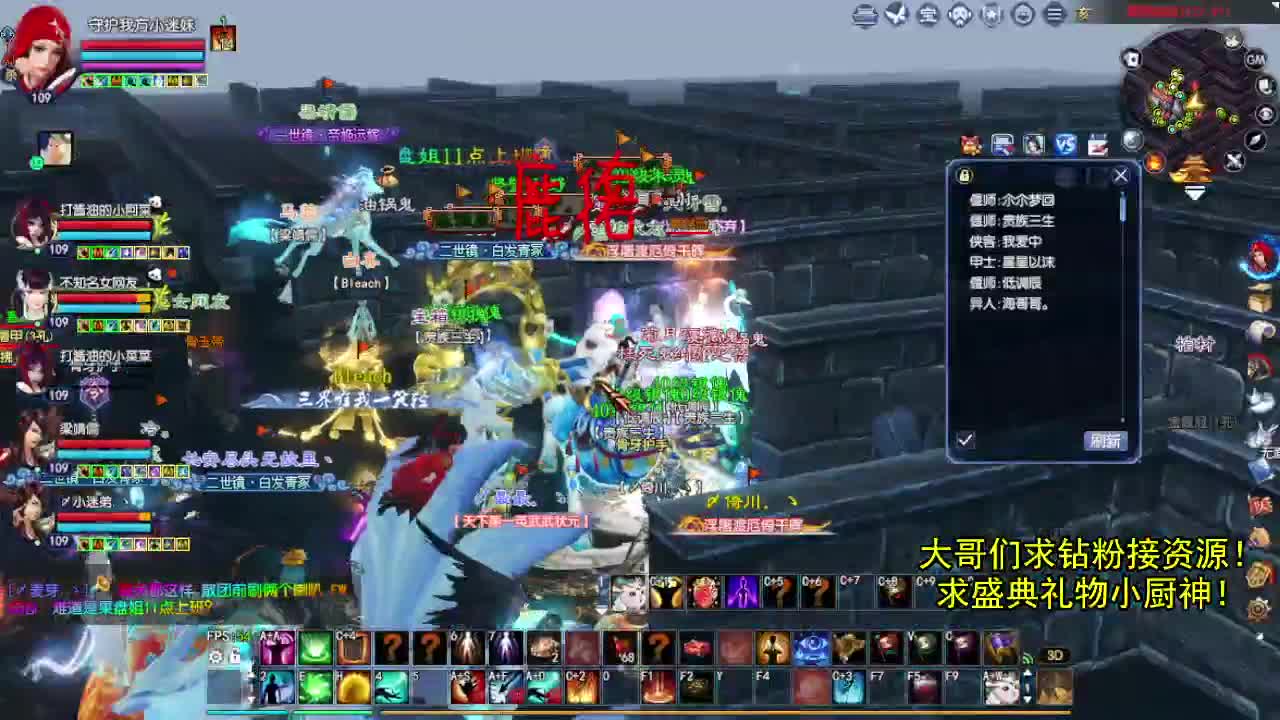Open the hamburger menu icon on the top toolbar
Viewport: 1280px width, 720px height.
[x=1053, y=15]
